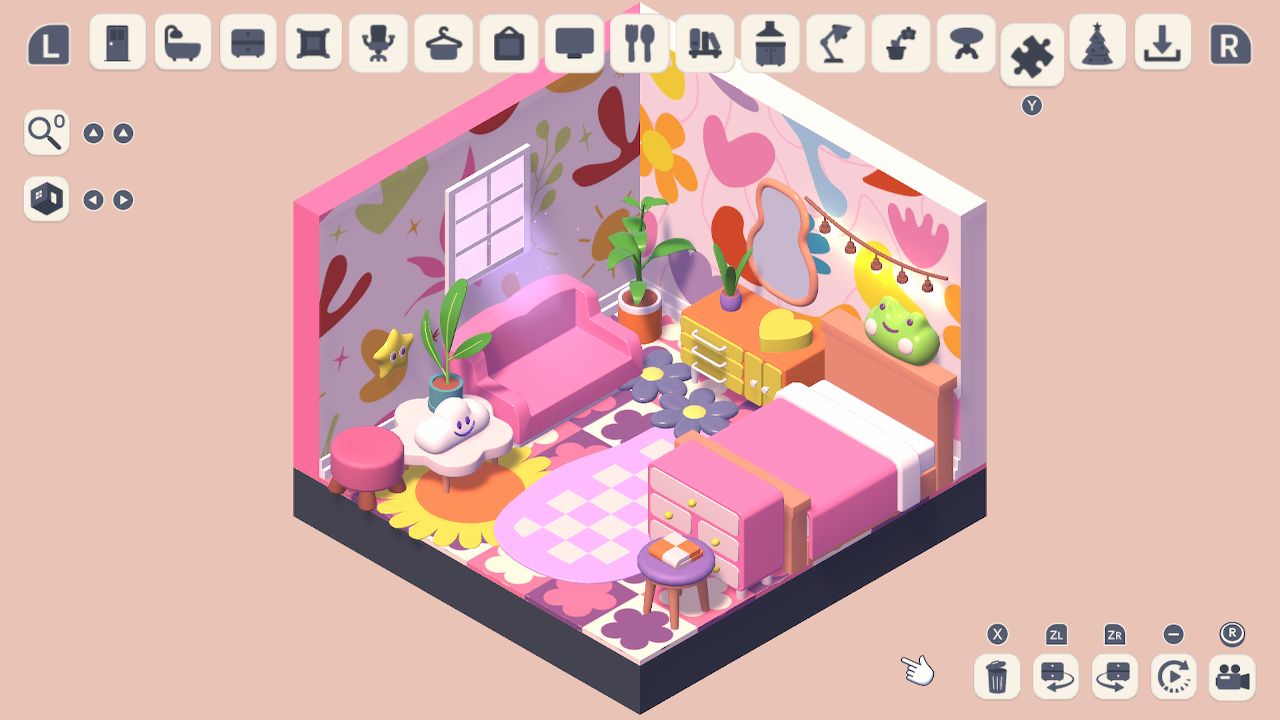This screenshot has width=1280, height=720.
Task: Open the cutlery kitchenware category
Action: [639, 43]
